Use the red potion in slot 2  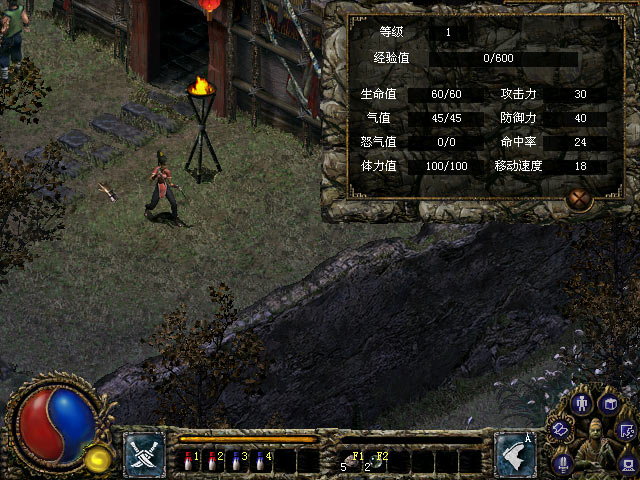click(213, 461)
